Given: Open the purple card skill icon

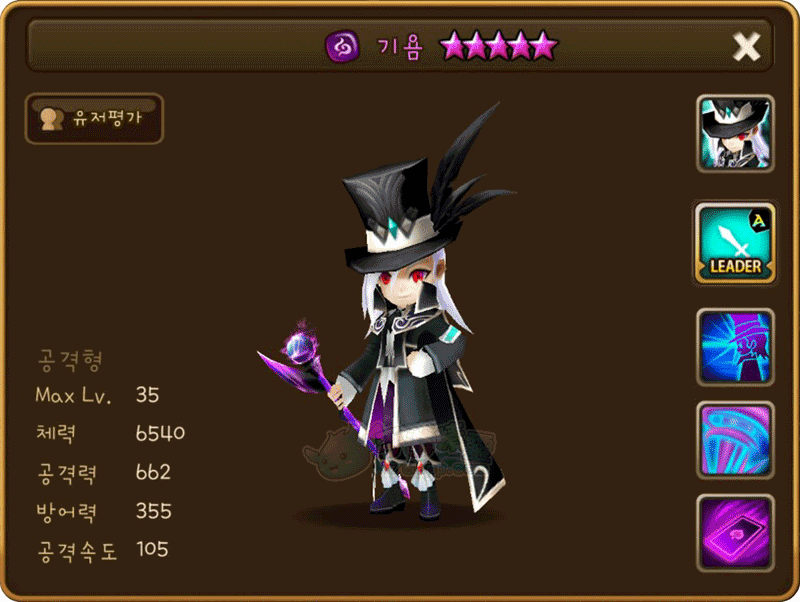Looking at the screenshot, I should click(735, 531).
